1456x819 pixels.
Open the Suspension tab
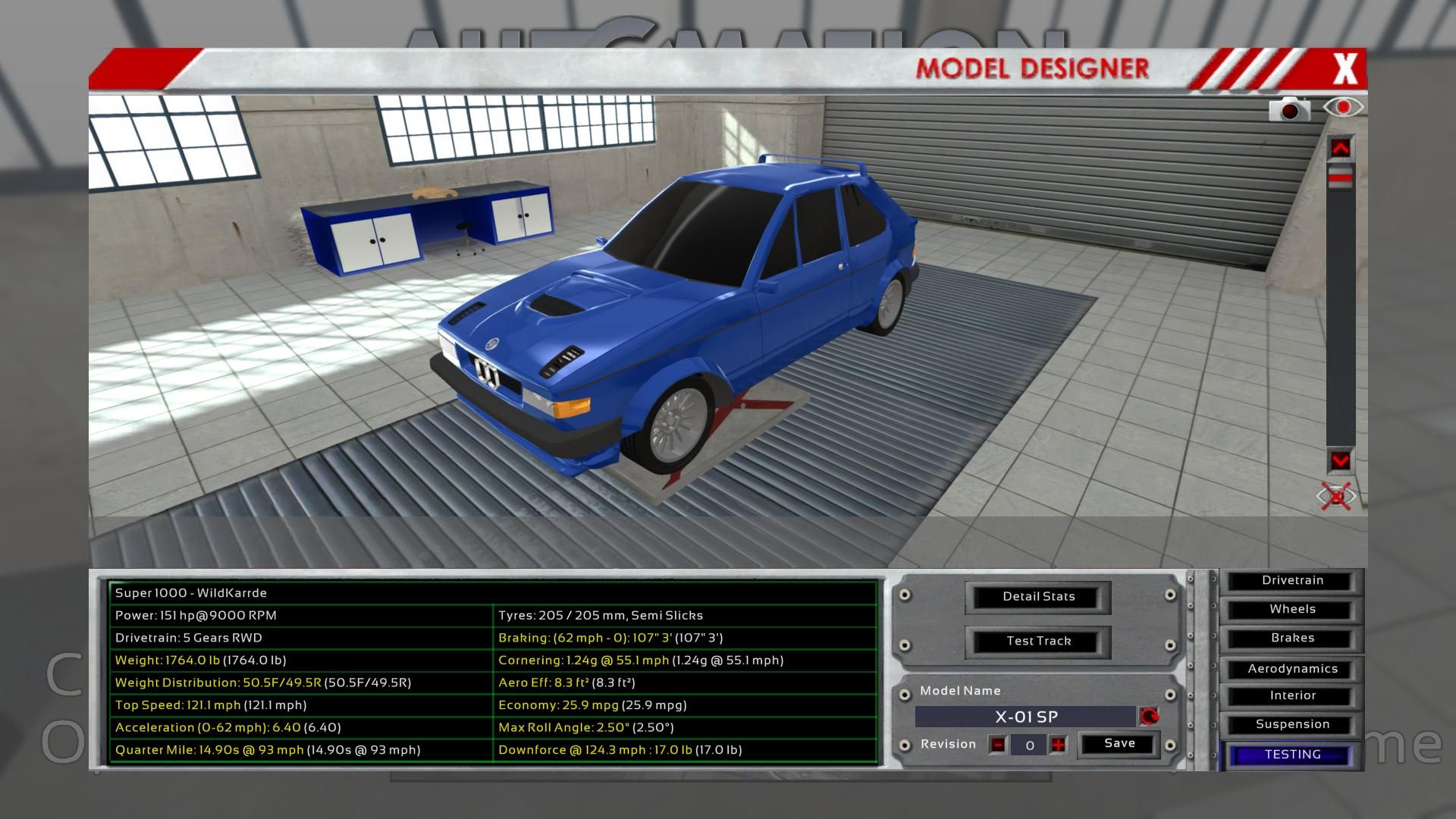tap(1292, 725)
